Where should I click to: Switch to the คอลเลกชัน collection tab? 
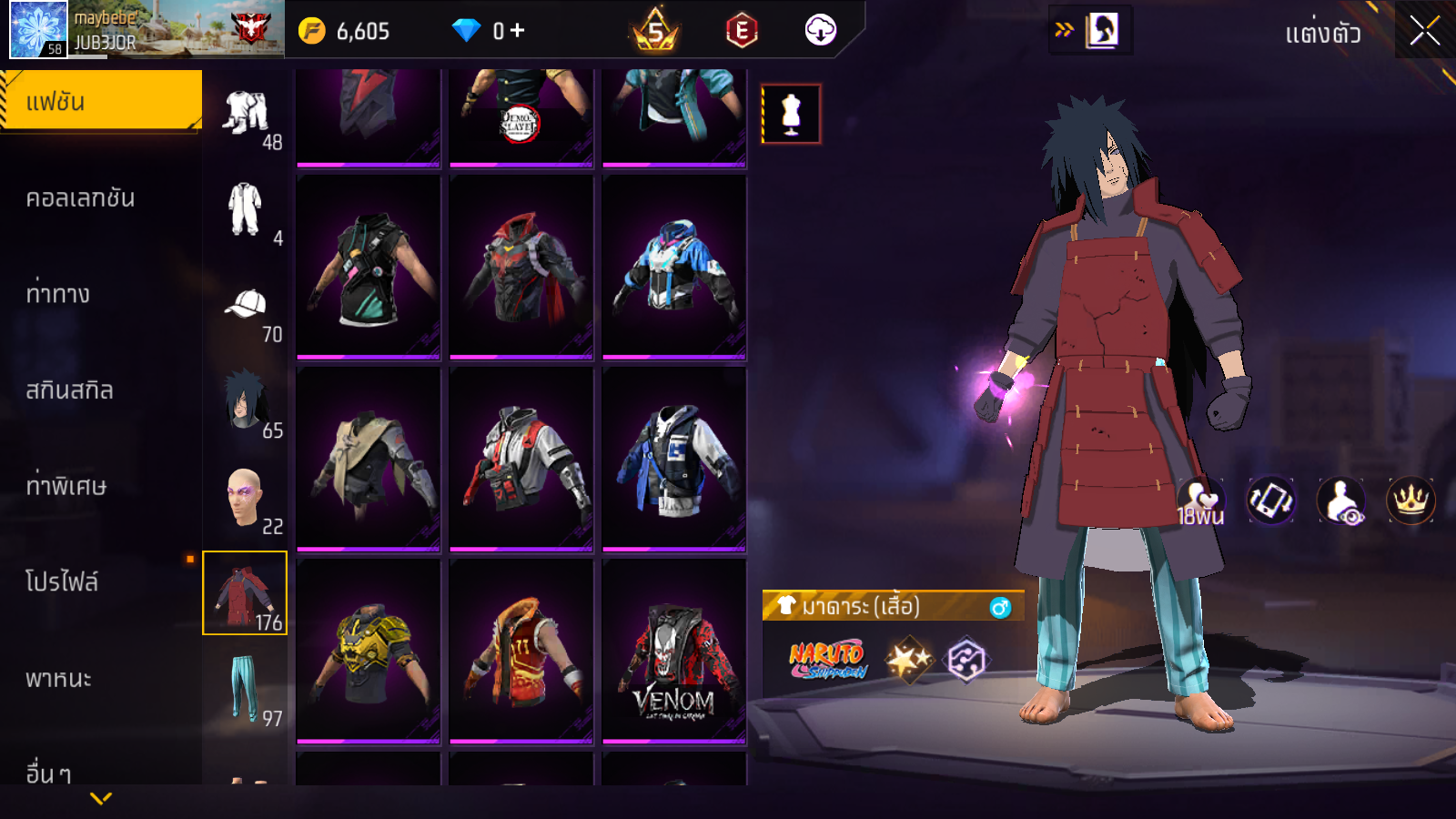click(x=80, y=198)
